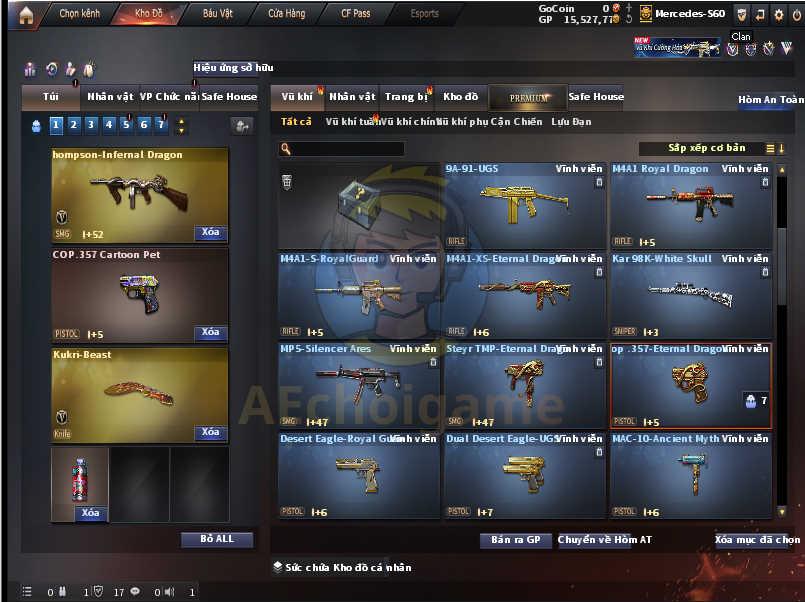Click the weapon search field
This screenshot has height=602, width=805.
click(346, 149)
